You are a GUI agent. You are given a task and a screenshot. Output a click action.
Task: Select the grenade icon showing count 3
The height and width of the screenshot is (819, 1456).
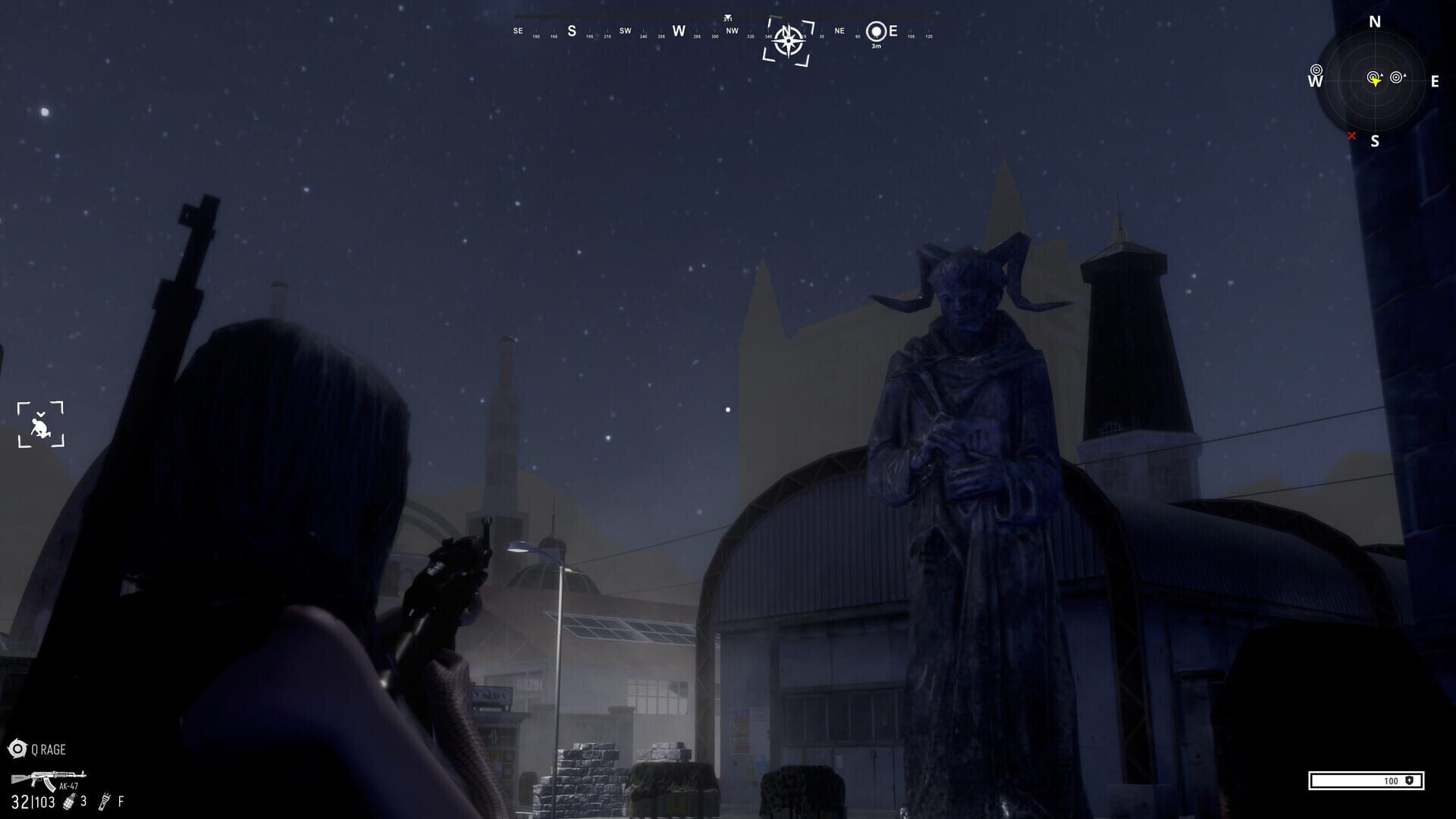(70, 801)
